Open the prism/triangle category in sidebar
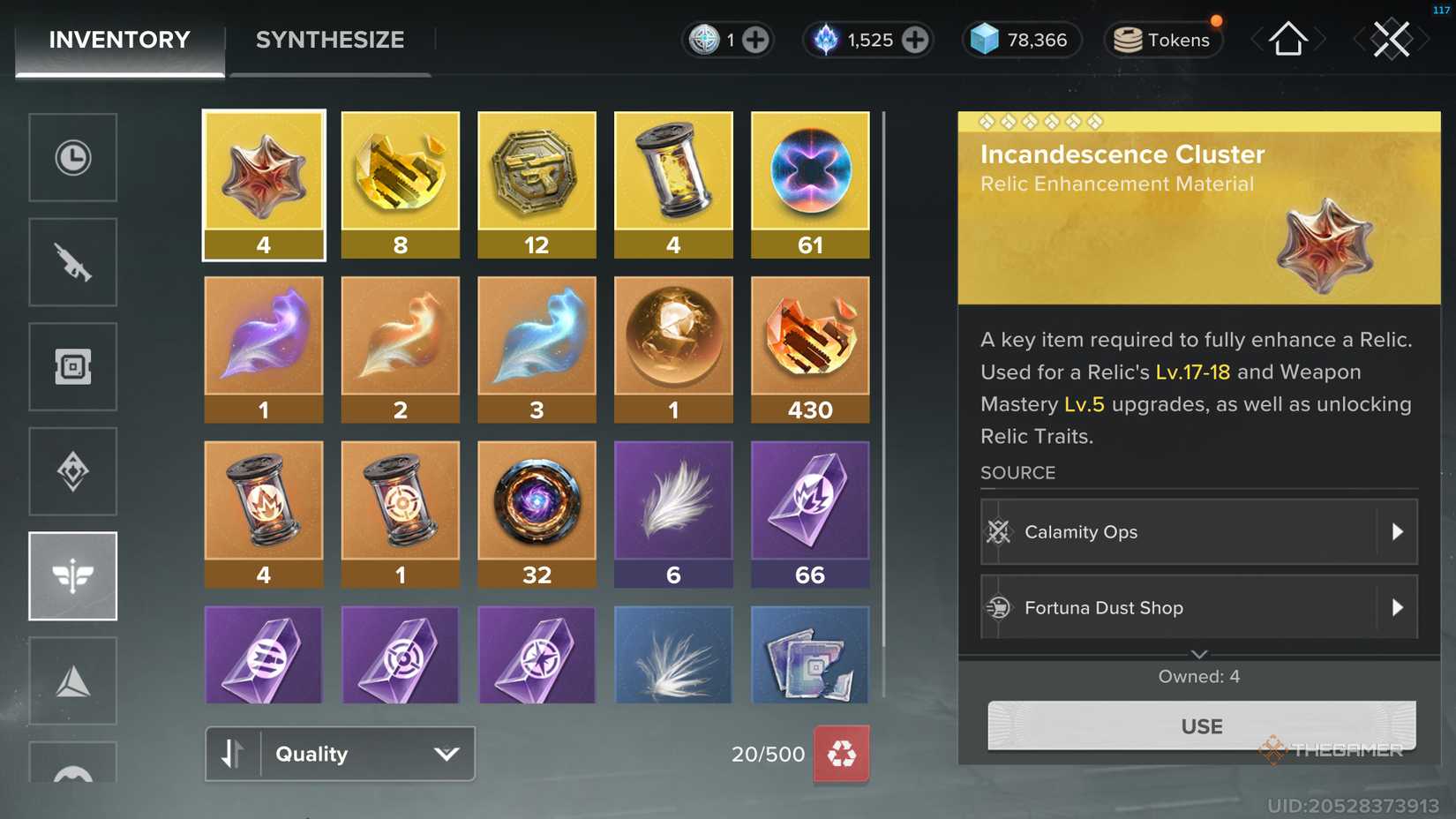 click(73, 680)
